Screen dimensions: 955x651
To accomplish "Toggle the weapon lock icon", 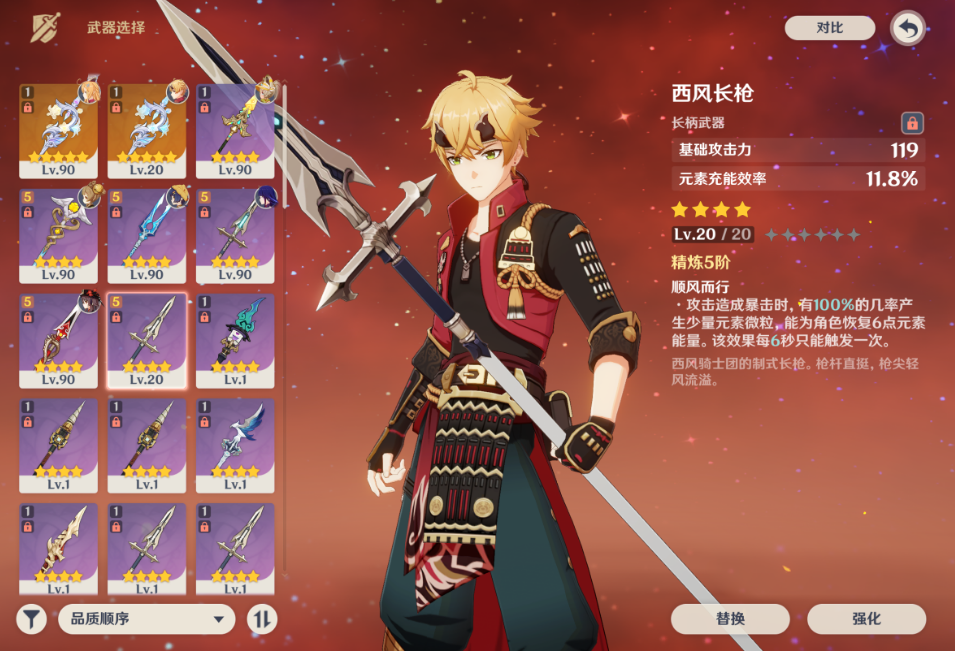I will click(911, 123).
